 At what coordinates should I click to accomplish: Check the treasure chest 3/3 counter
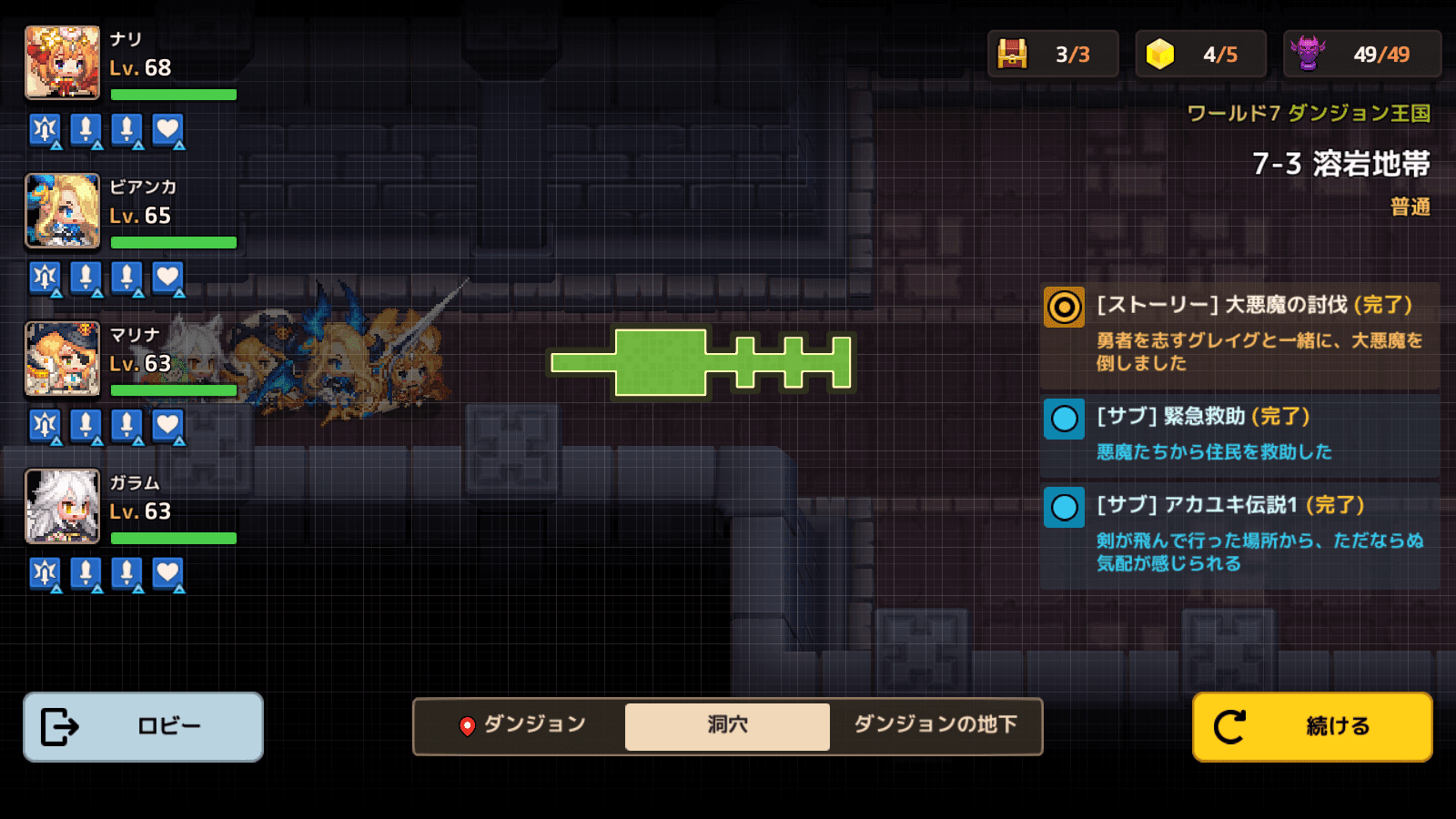point(1053,55)
